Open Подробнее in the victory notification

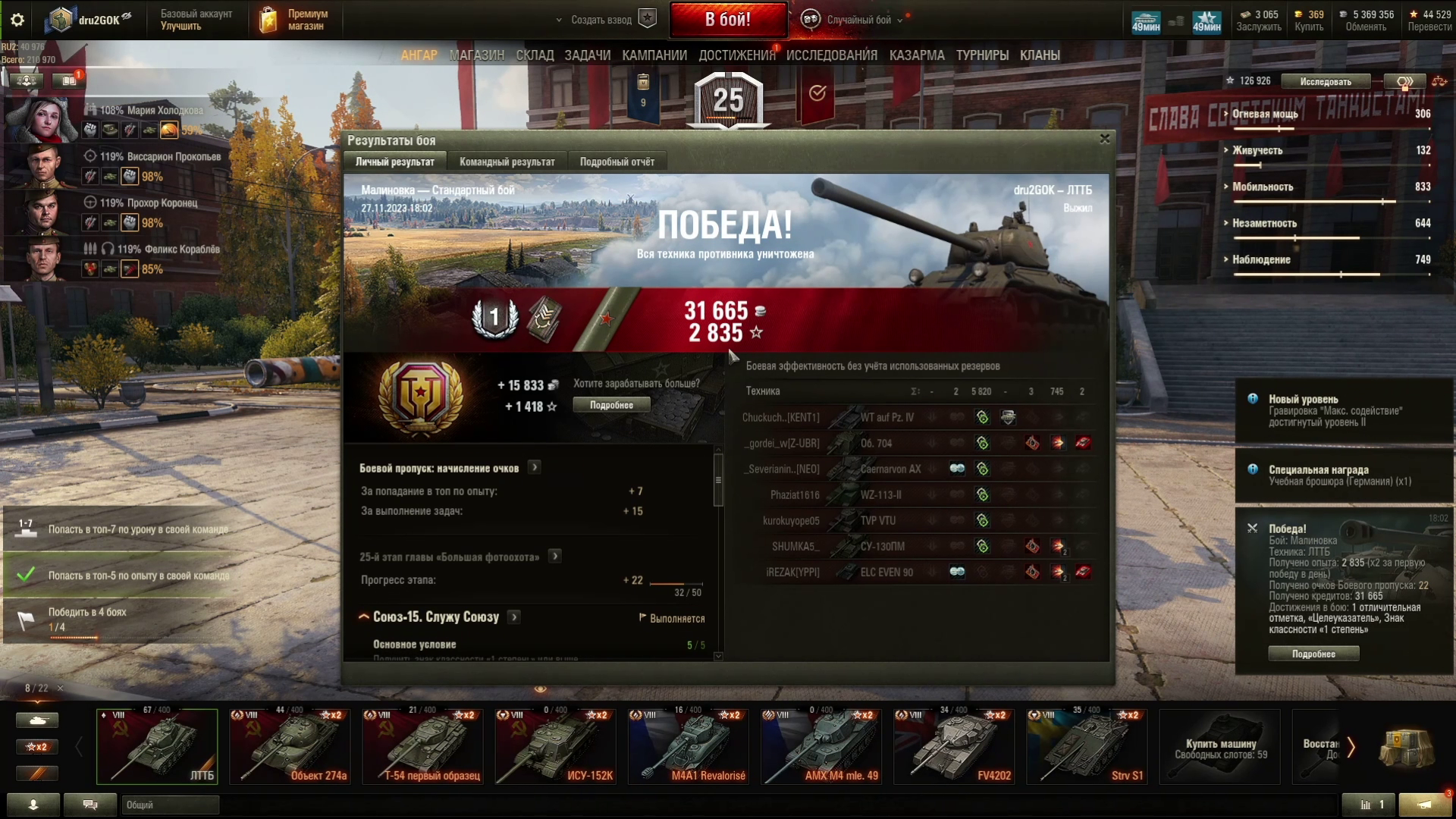click(x=1313, y=654)
